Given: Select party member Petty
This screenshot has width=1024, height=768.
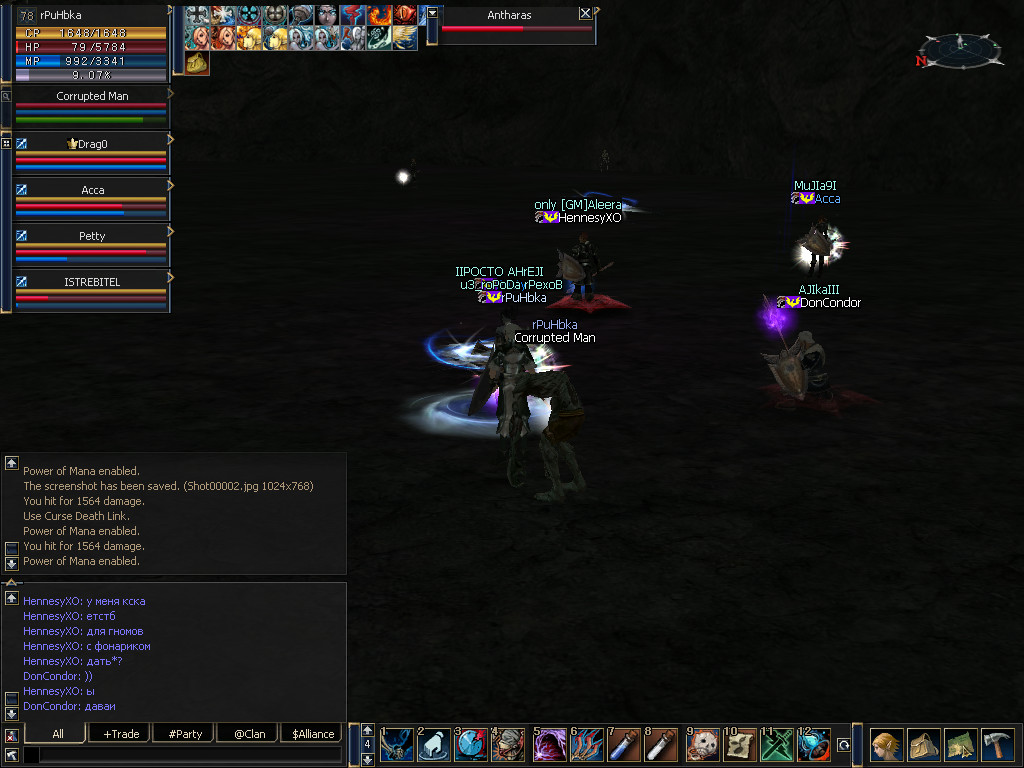Looking at the screenshot, I should (91, 236).
